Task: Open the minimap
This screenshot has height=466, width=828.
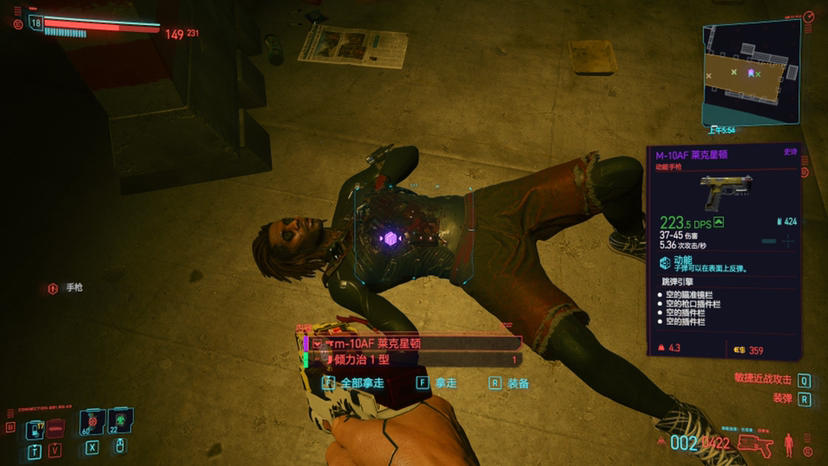Action: click(x=750, y=73)
